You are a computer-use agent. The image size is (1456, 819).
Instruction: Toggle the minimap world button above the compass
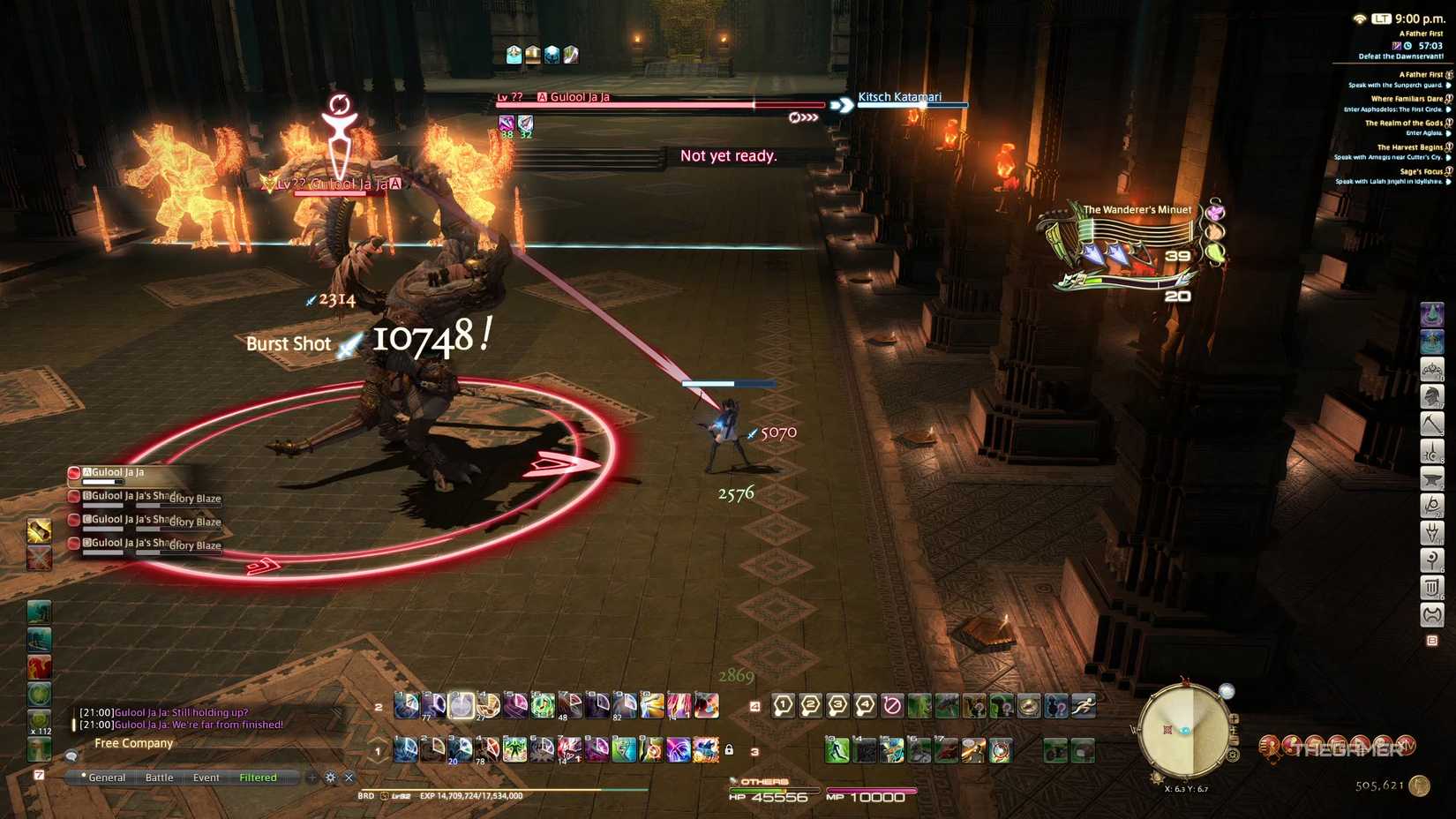[x=1227, y=690]
